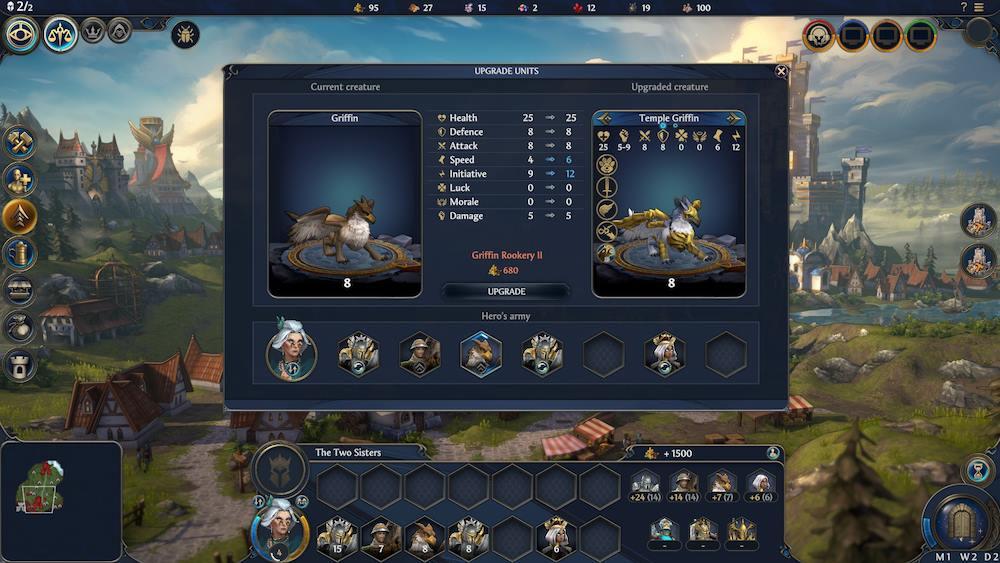Open the recruit units icon with plus
Image resolution: width=1000 pixels, height=563 pixels.
coord(21,179)
